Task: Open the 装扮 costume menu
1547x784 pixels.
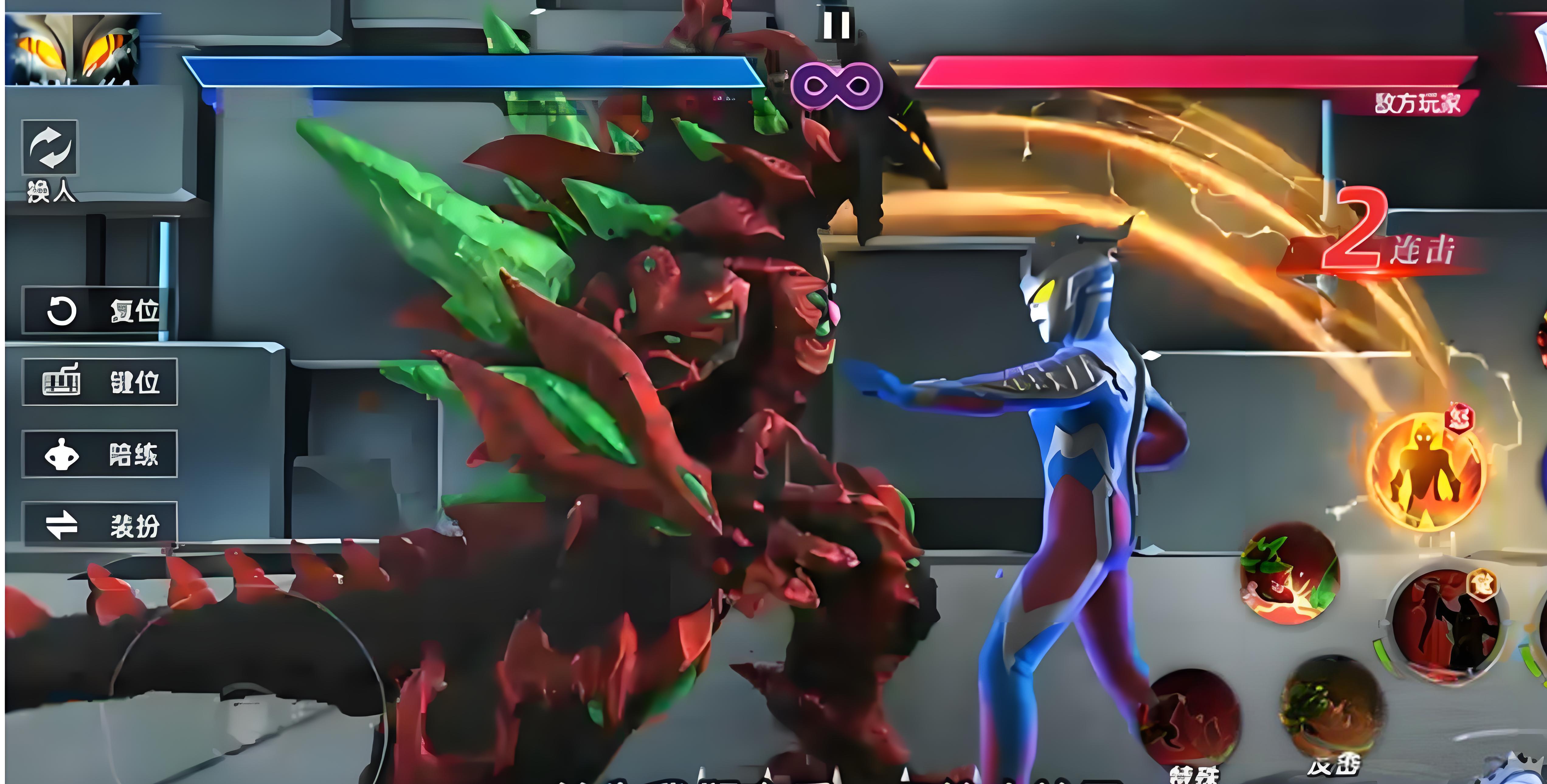Action: [100, 525]
